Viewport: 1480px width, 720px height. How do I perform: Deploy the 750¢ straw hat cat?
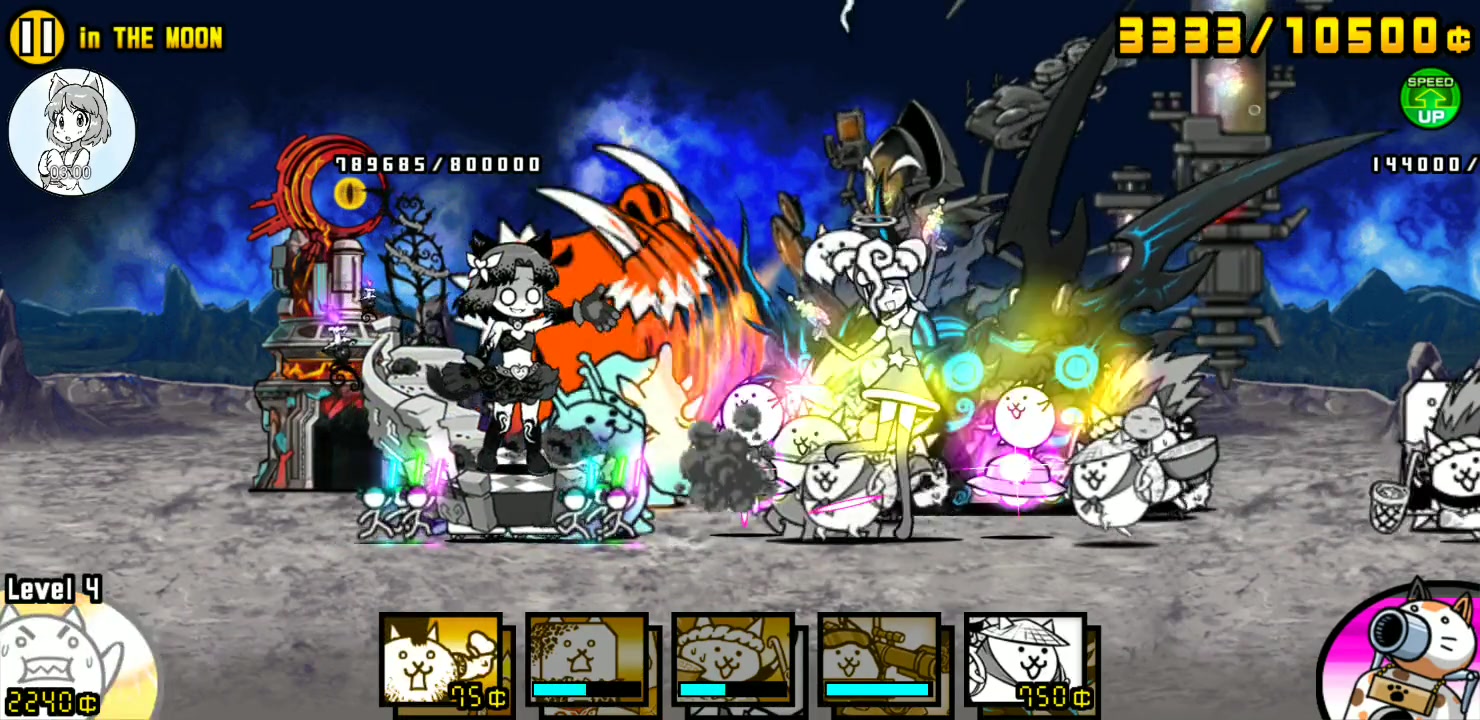1025,660
